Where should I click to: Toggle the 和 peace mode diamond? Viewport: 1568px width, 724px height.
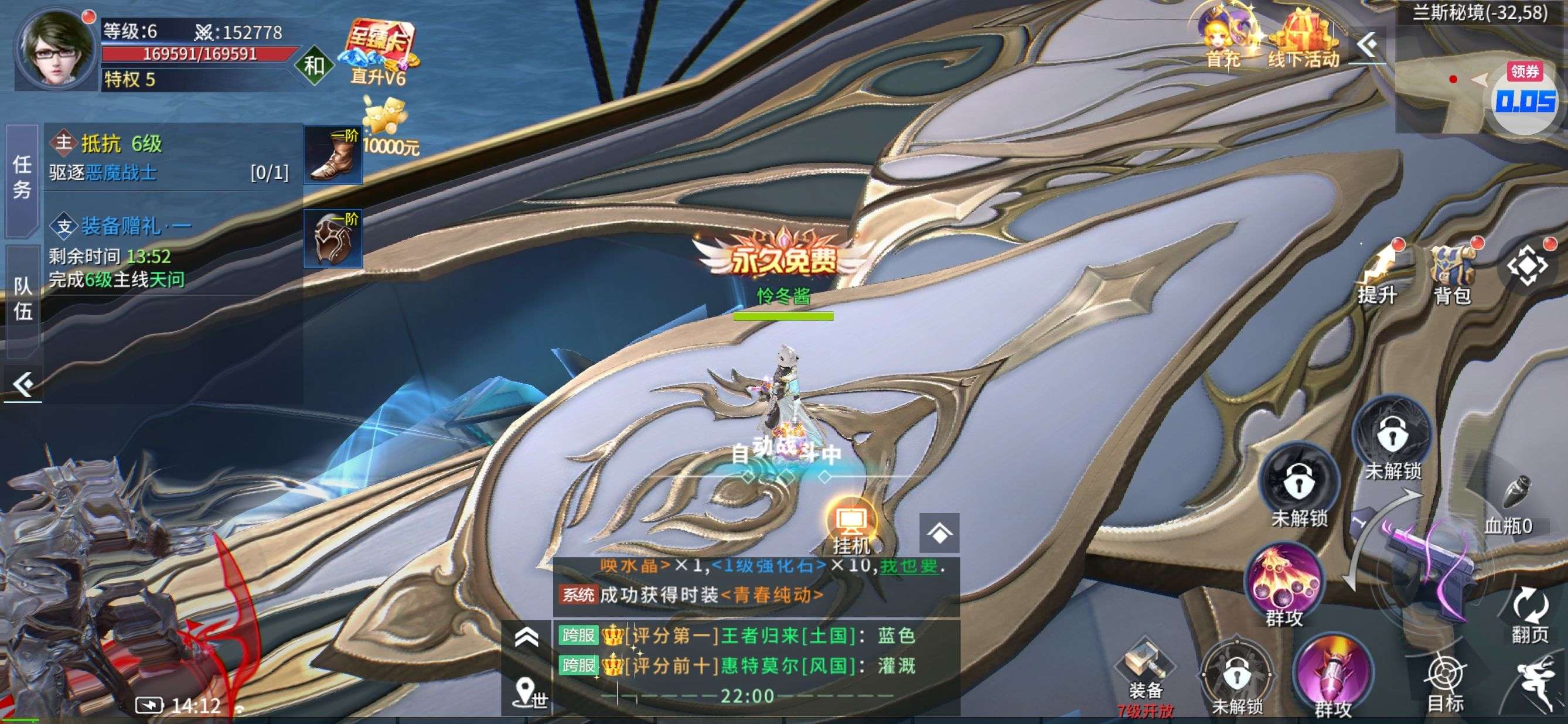click(314, 65)
